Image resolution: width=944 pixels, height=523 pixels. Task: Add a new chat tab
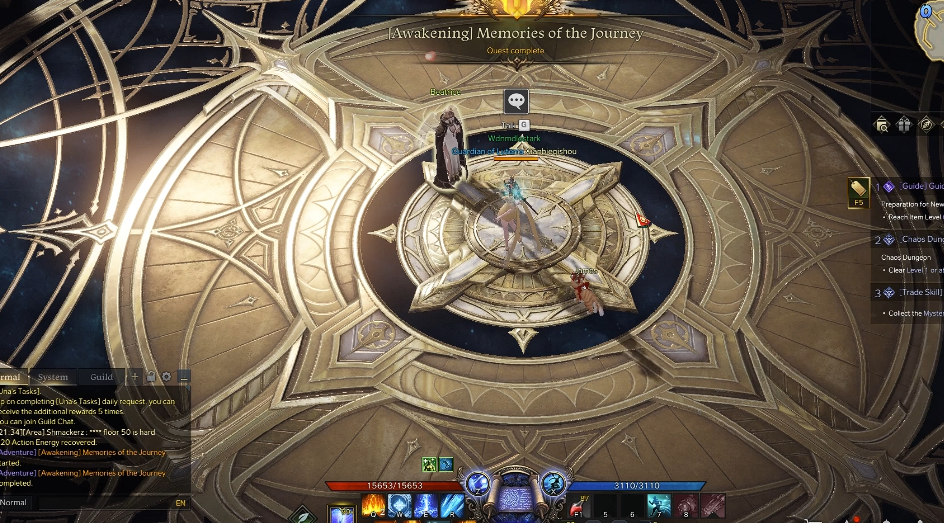point(135,377)
